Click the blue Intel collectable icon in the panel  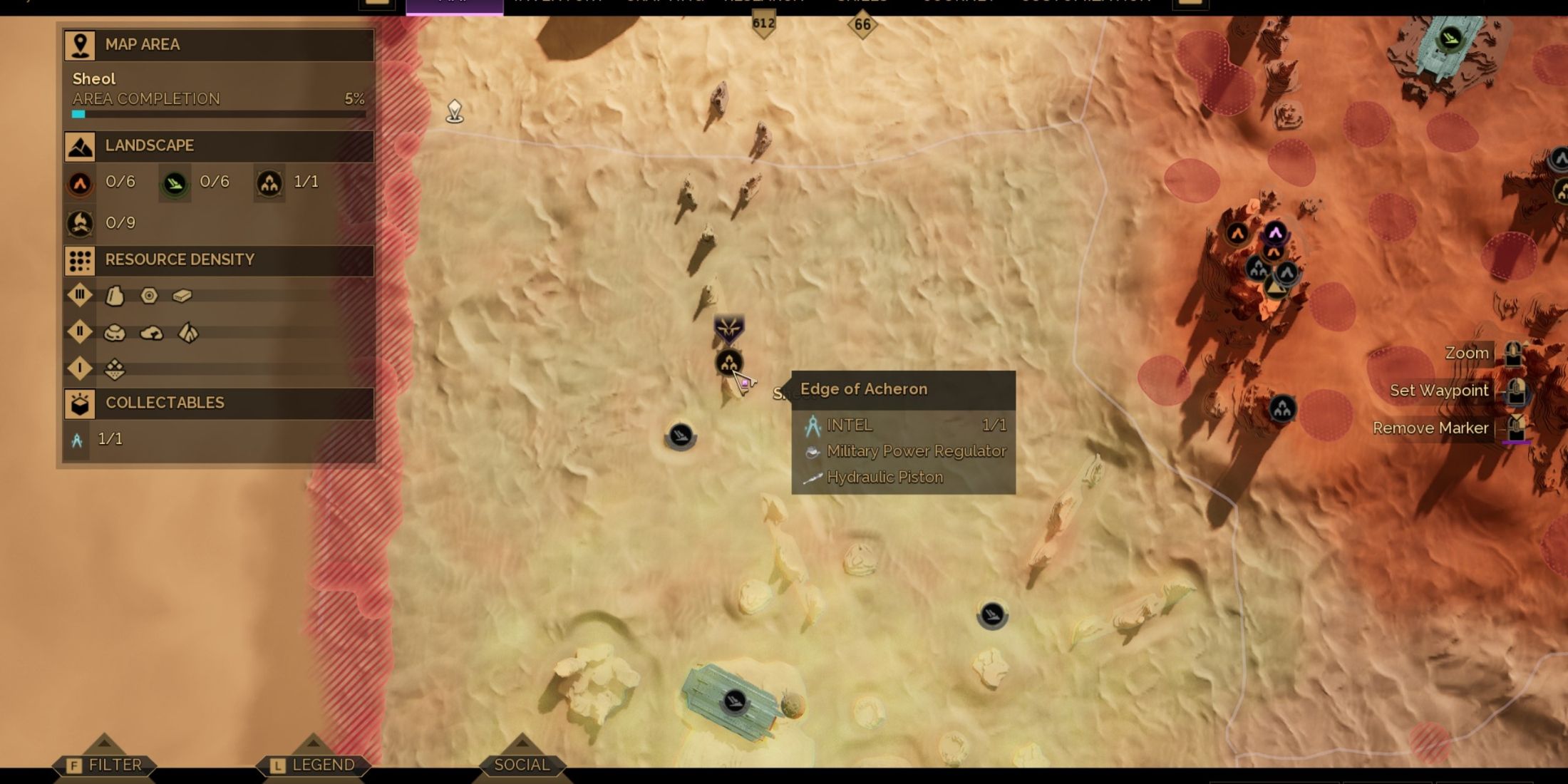click(x=77, y=440)
